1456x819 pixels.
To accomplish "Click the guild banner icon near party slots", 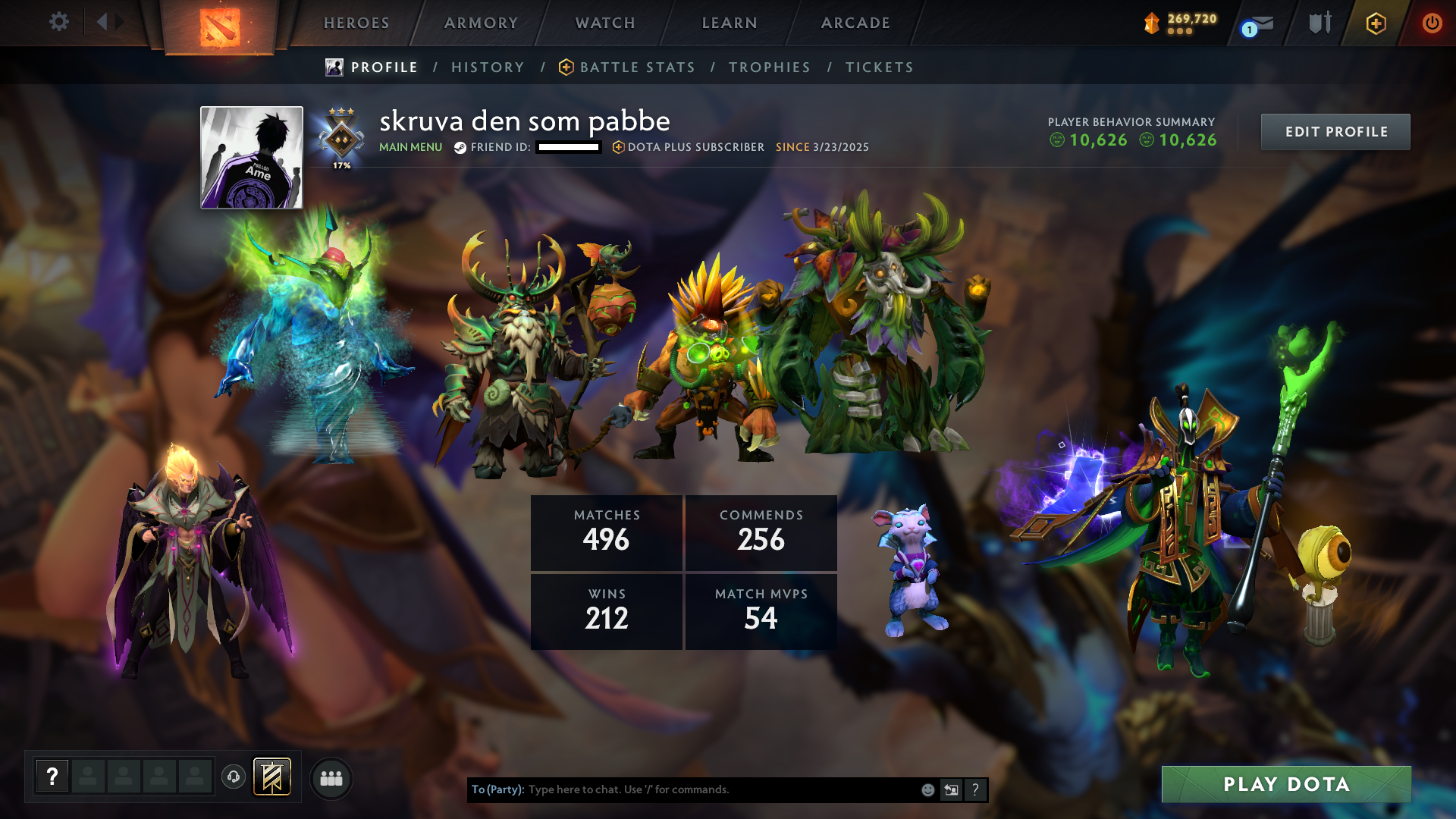I will [x=271, y=777].
